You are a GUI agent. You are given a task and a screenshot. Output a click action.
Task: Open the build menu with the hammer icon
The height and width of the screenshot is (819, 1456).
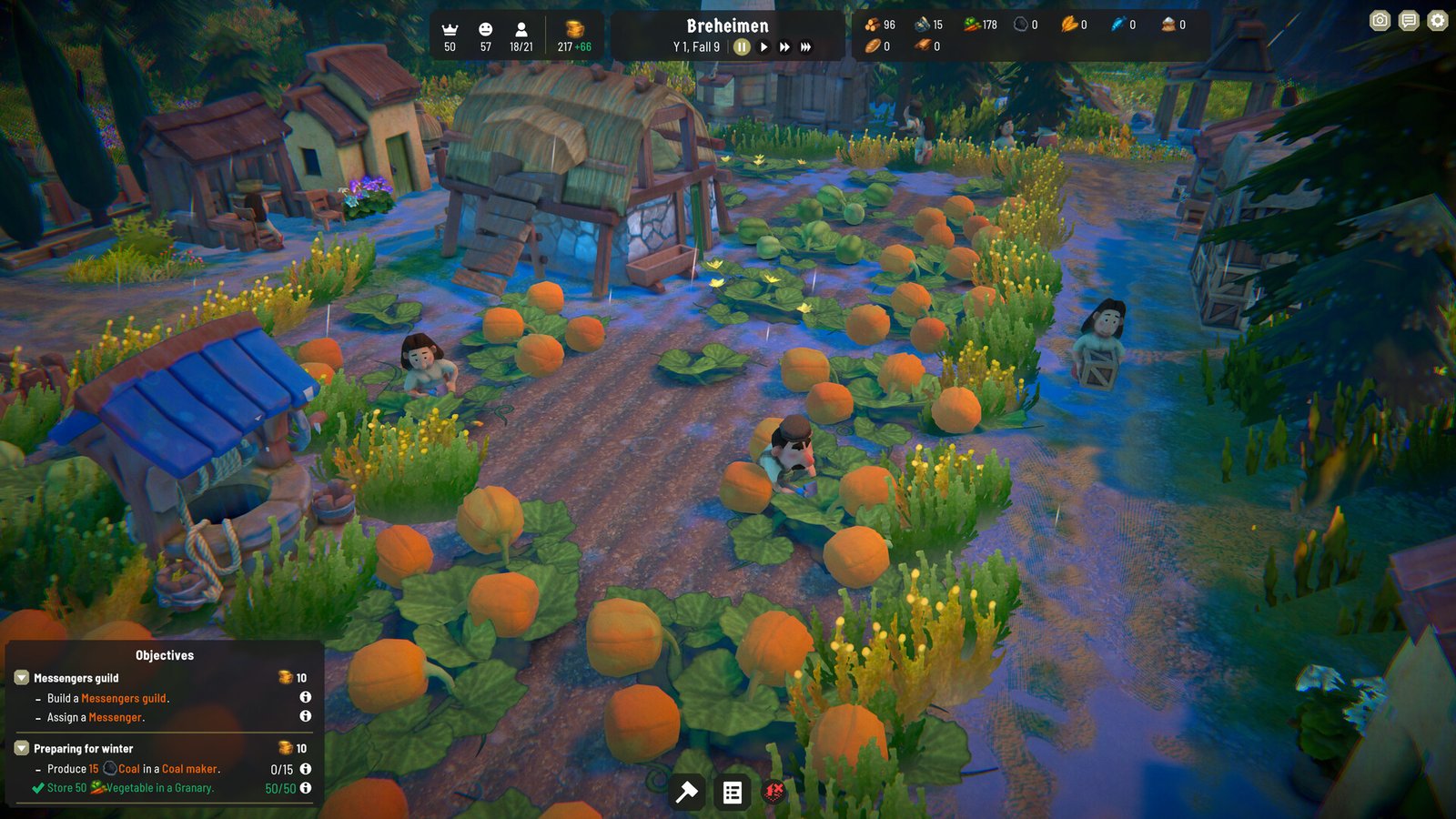tap(687, 793)
